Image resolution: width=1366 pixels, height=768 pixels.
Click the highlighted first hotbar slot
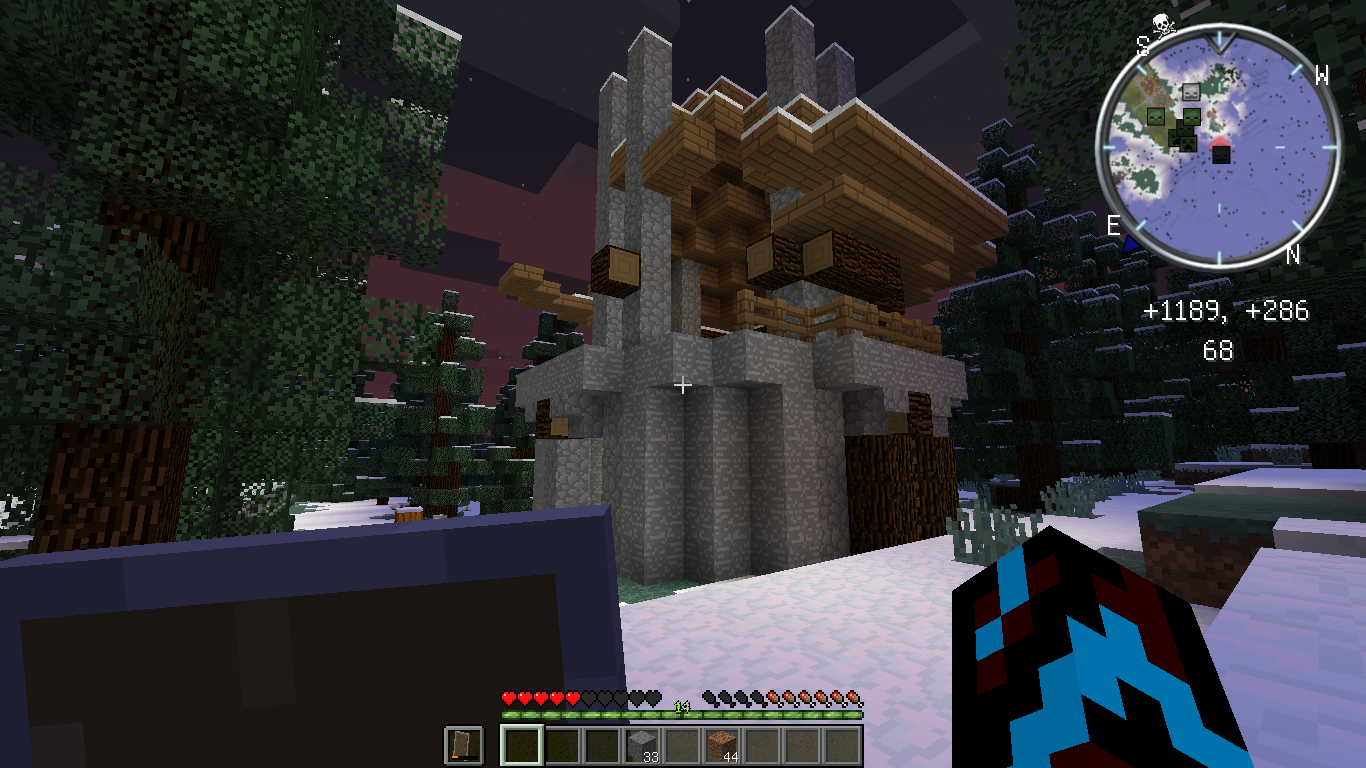(x=521, y=746)
